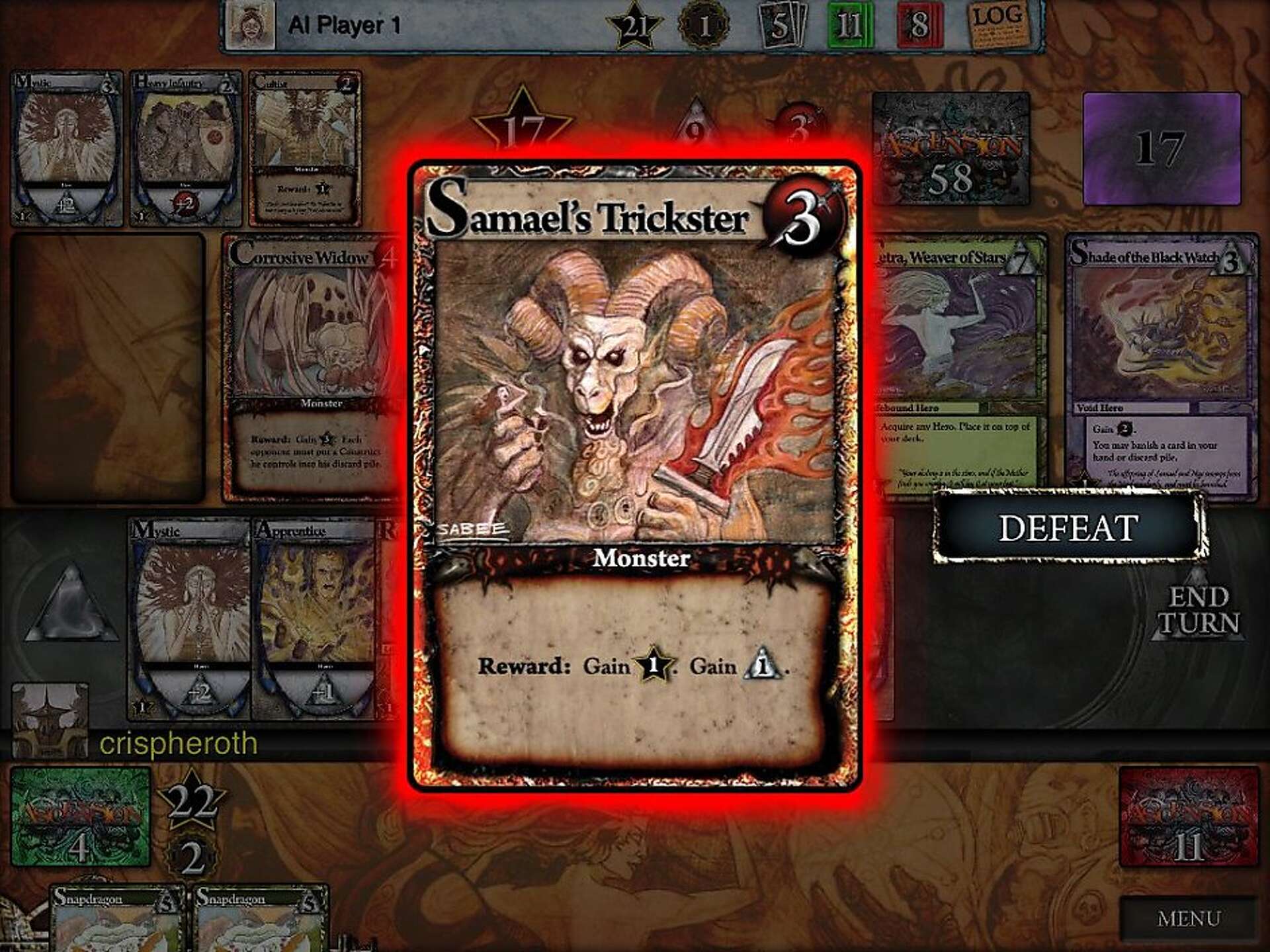1270x952 pixels.
Task: Show the opponent's green deck count 11
Action: click(849, 25)
